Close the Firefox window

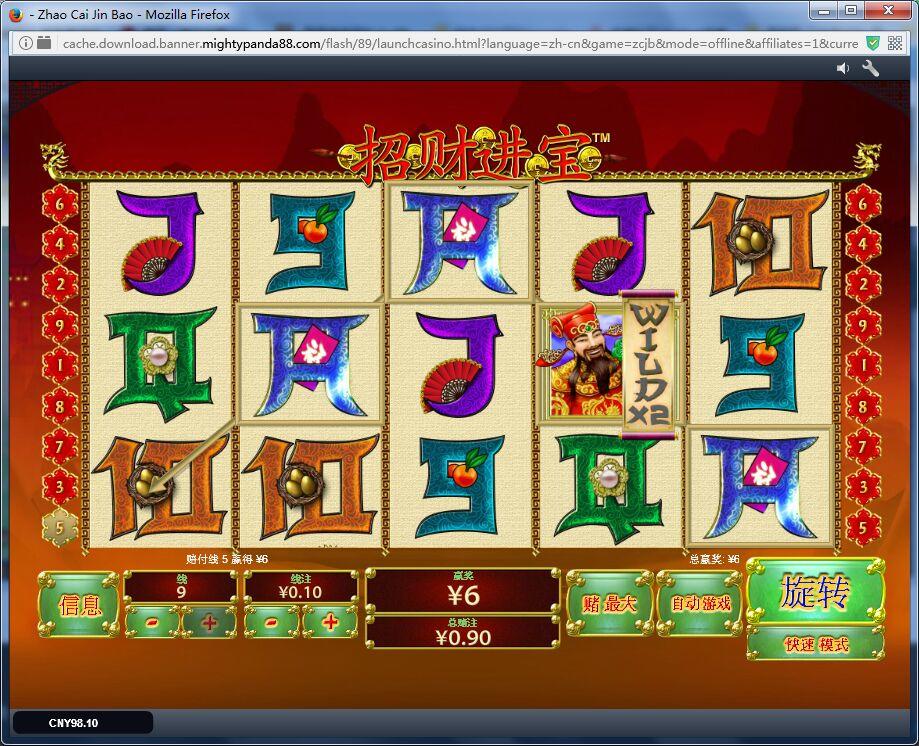[886, 11]
